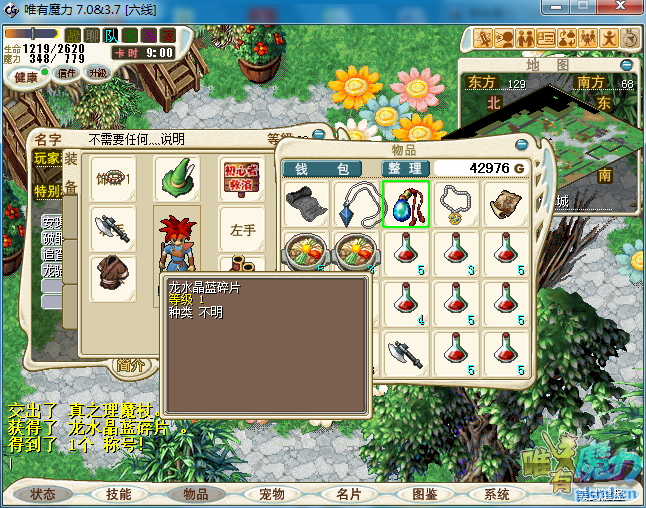This screenshot has width=646, height=508.
Task: Open the 系统 (System) menu
Action: [x=497, y=494]
